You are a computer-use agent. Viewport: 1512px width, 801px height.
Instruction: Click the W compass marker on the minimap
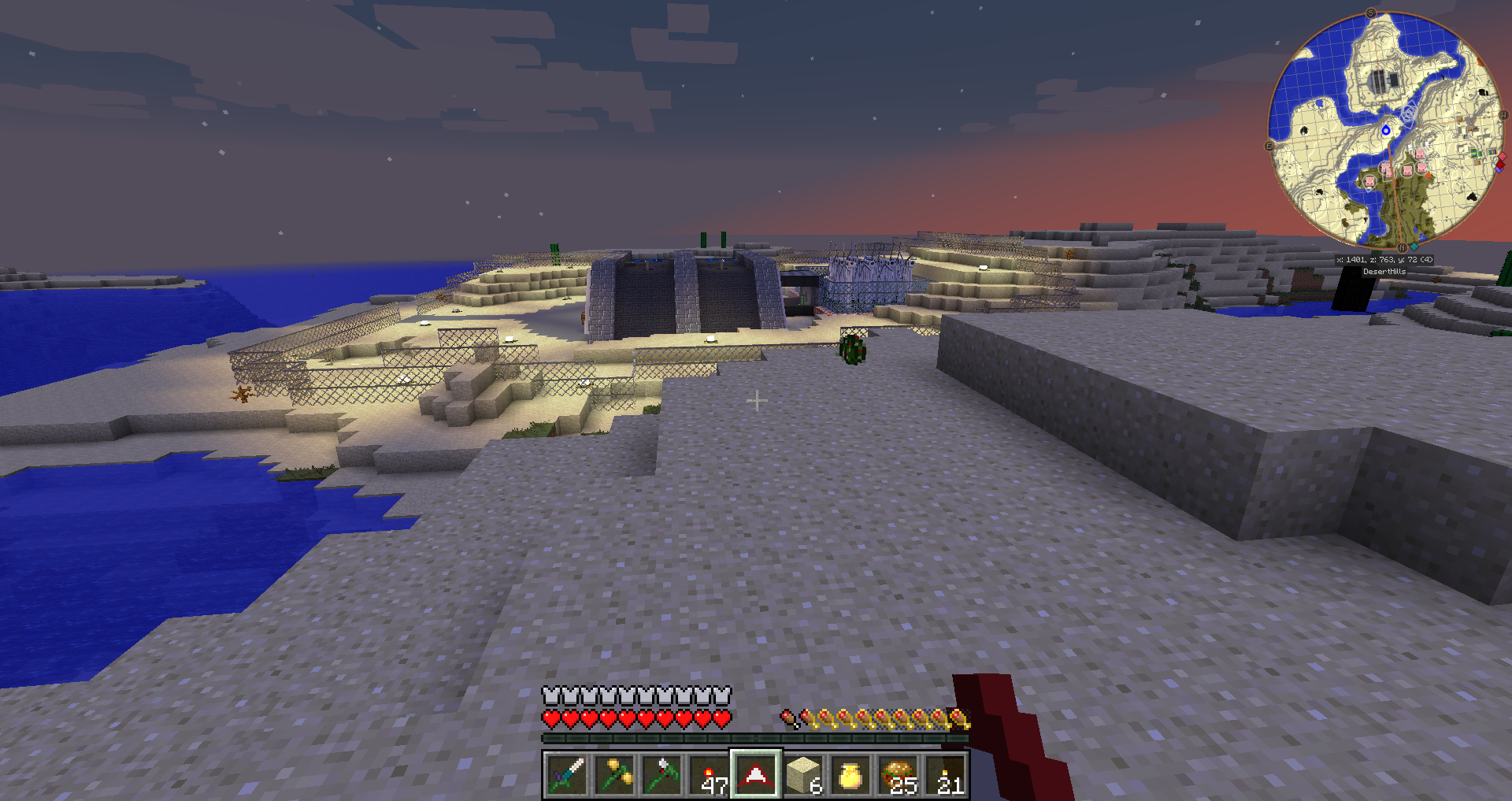pos(1503,115)
